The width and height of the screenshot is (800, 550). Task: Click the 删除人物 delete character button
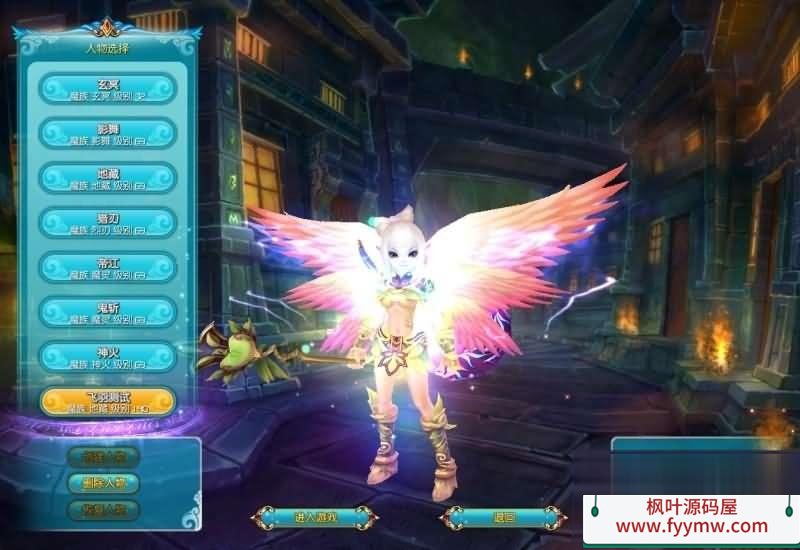104,483
